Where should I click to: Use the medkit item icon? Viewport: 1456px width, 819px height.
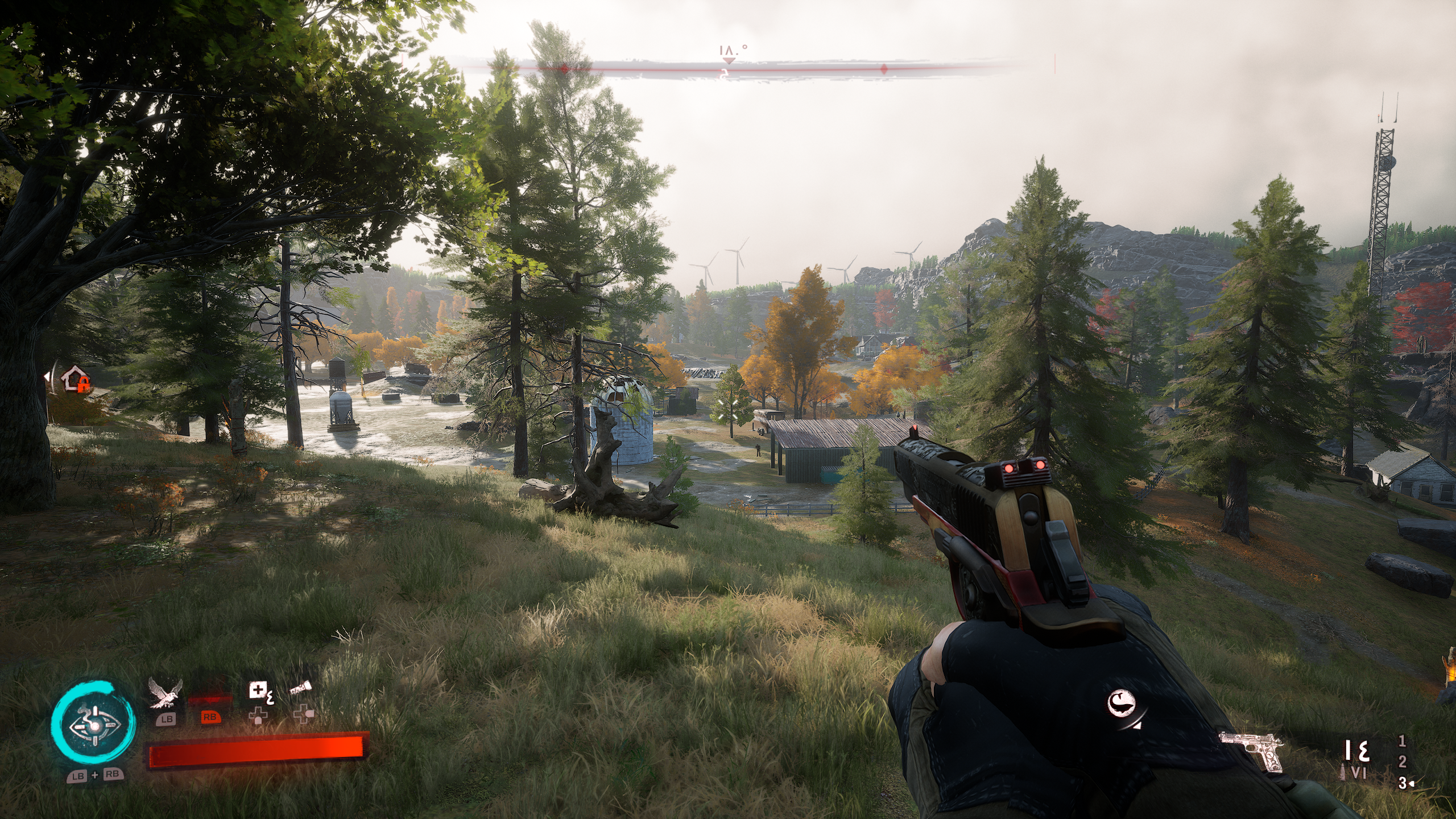pos(259,692)
